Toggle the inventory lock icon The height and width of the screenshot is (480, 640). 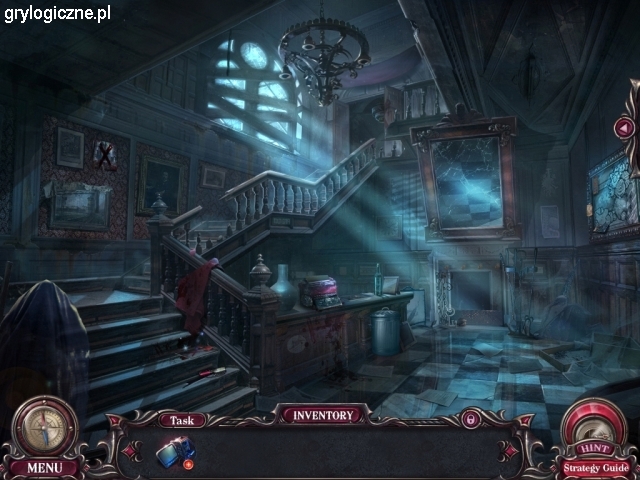[x=469, y=419]
